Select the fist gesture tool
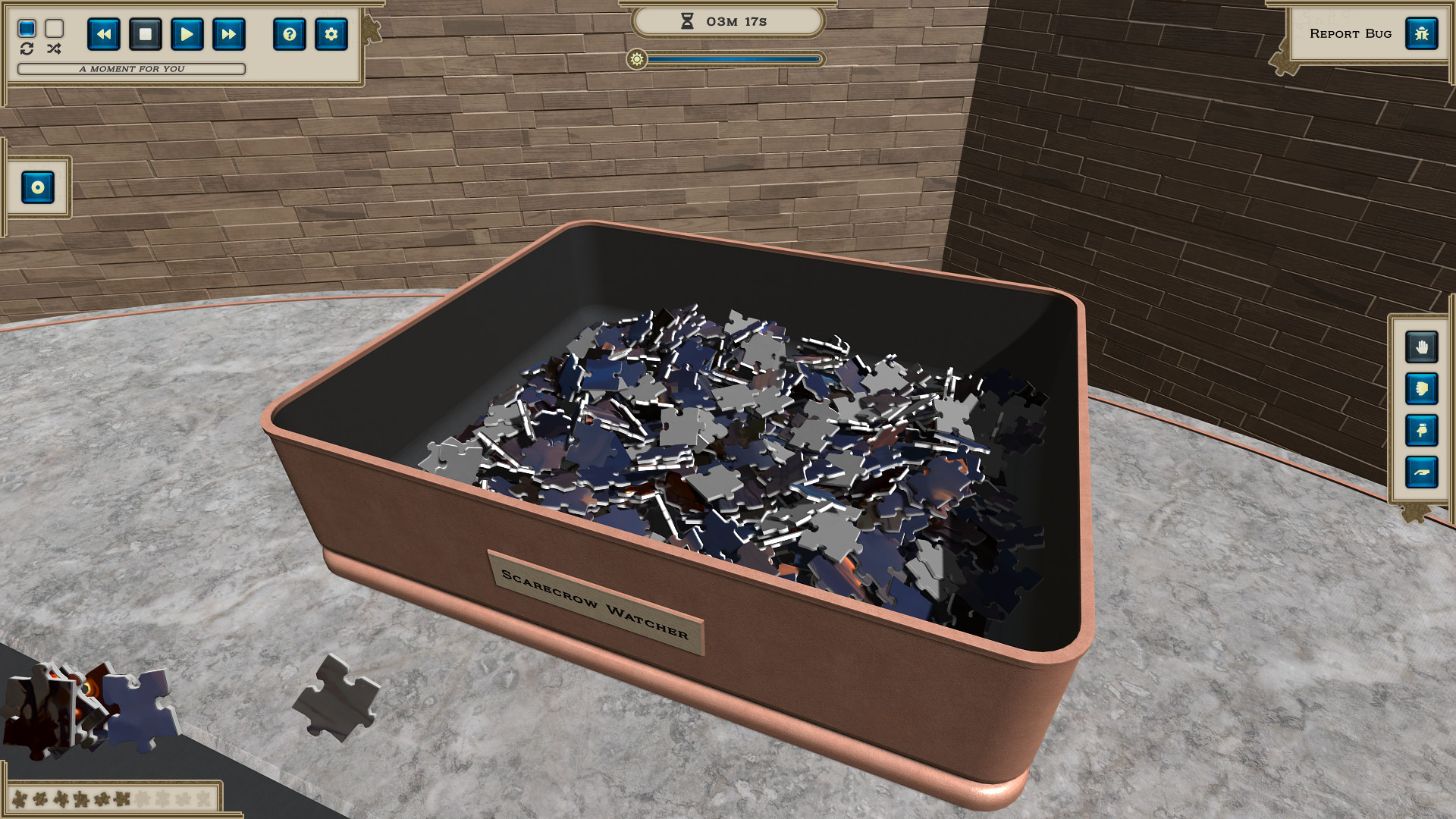Viewport: 1456px width, 819px height. coord(1423,387)
